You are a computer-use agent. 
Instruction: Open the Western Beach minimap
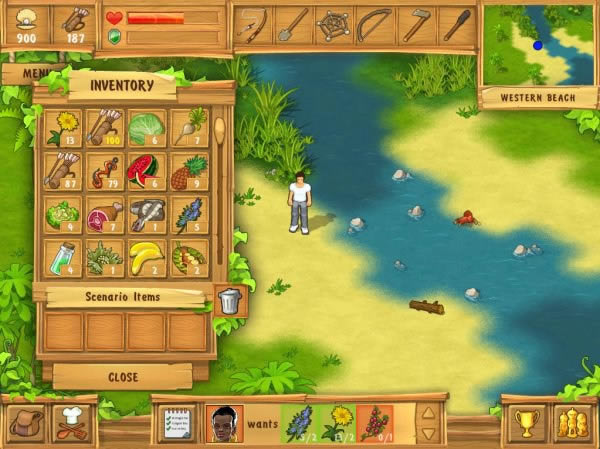pos(538,45)
